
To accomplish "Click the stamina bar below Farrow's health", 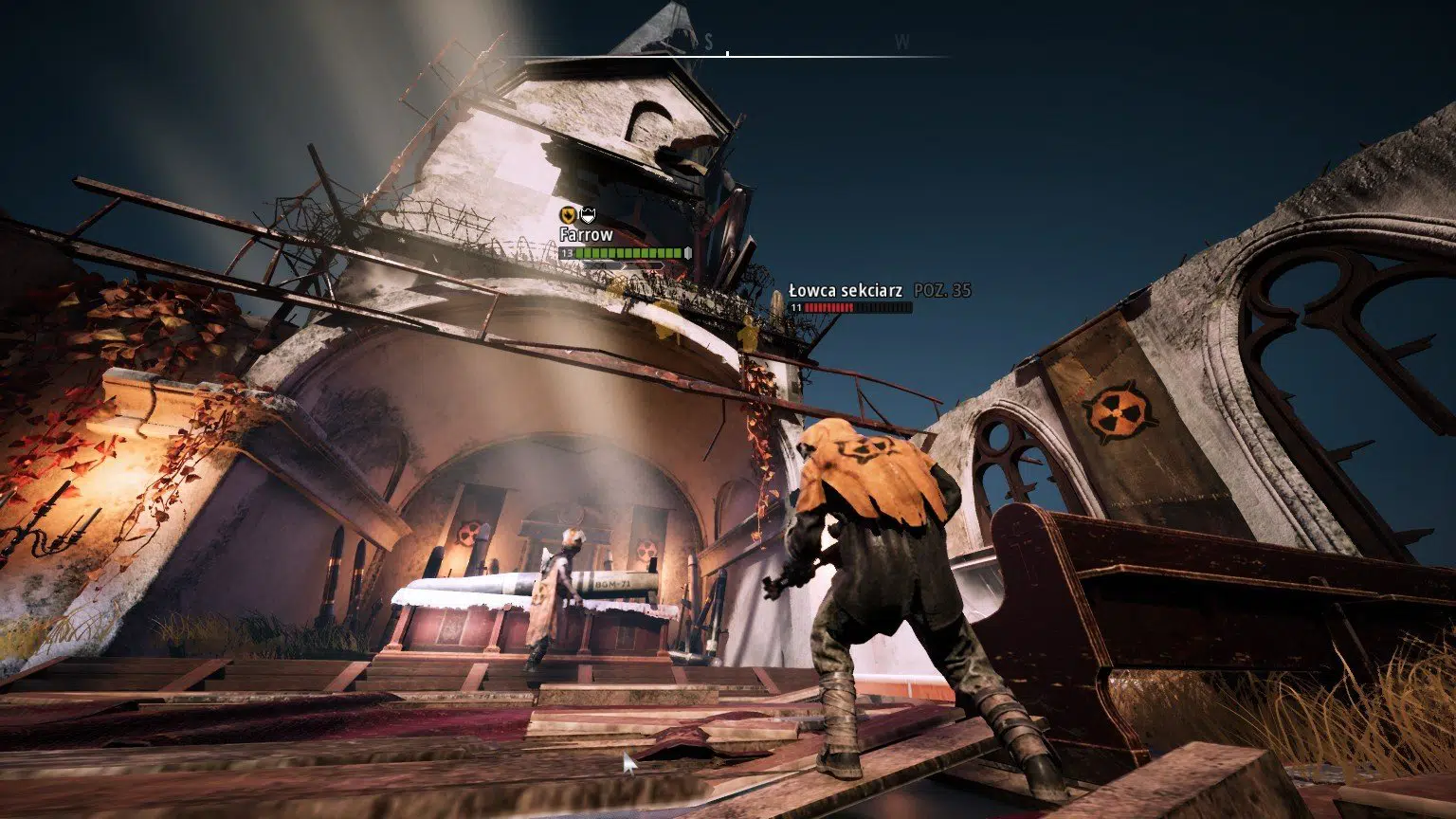I will point(623,264).
